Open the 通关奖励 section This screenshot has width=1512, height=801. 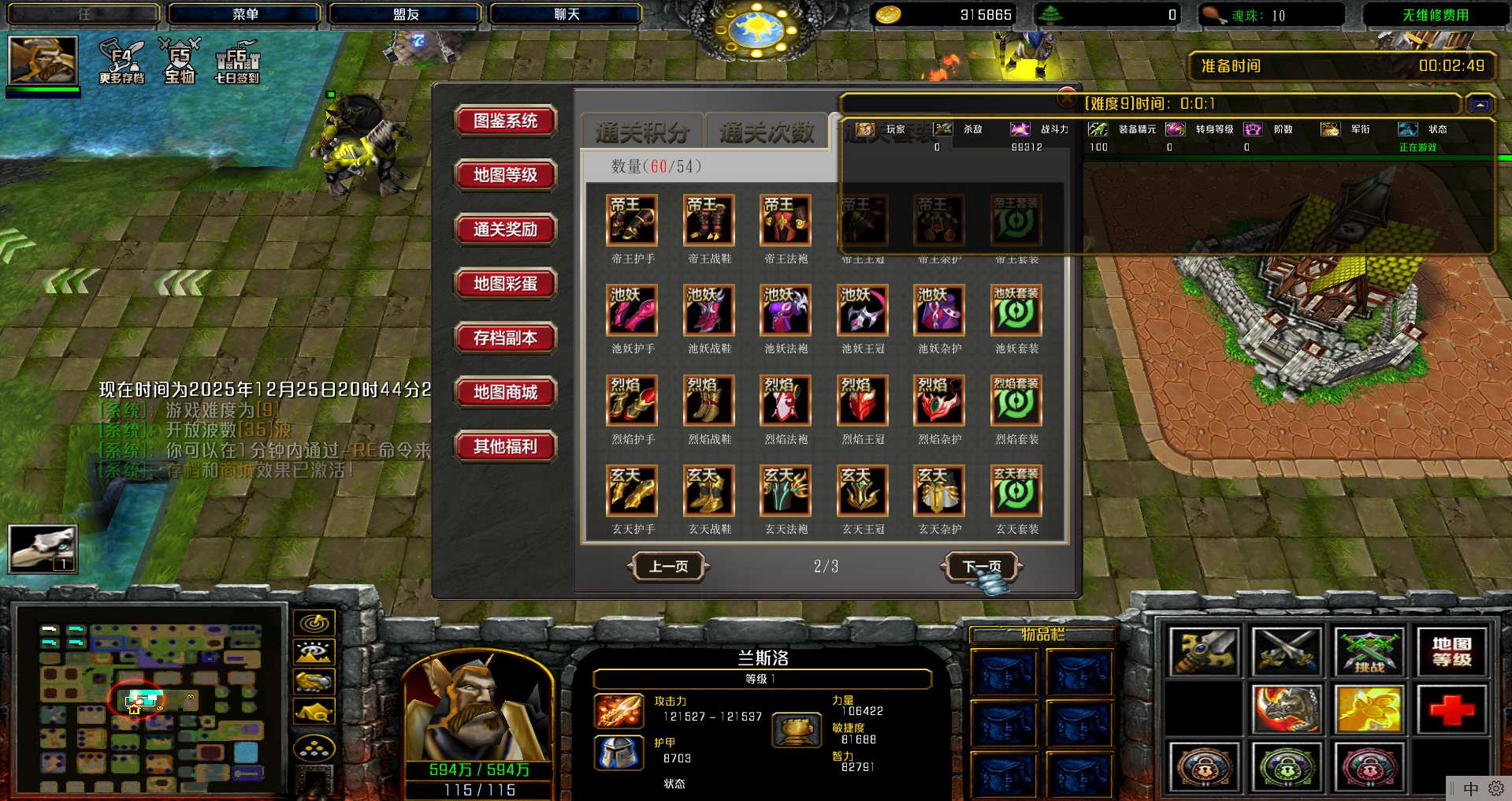click(505, 229)
